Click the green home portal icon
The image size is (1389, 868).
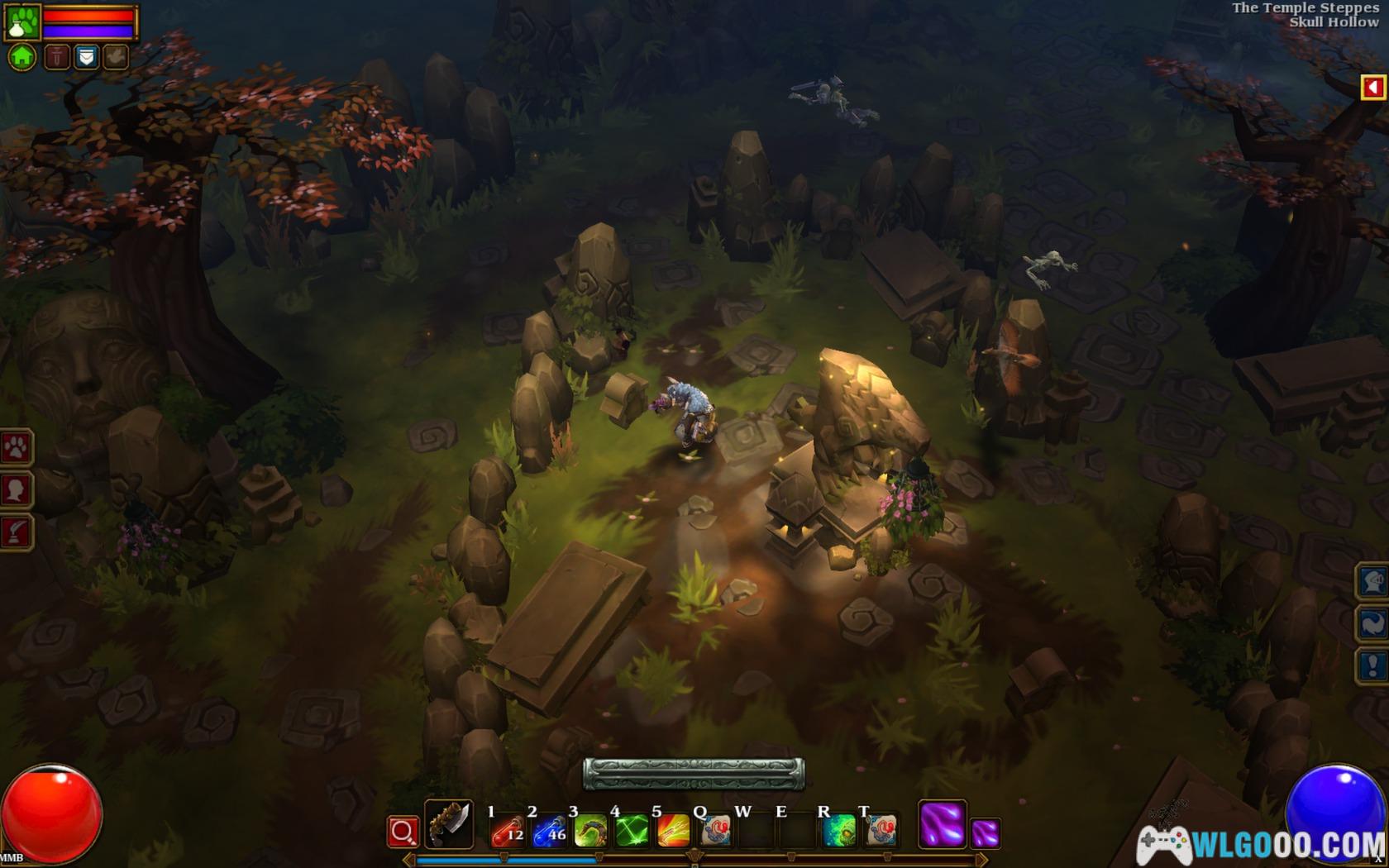click(x=22, y=57)
